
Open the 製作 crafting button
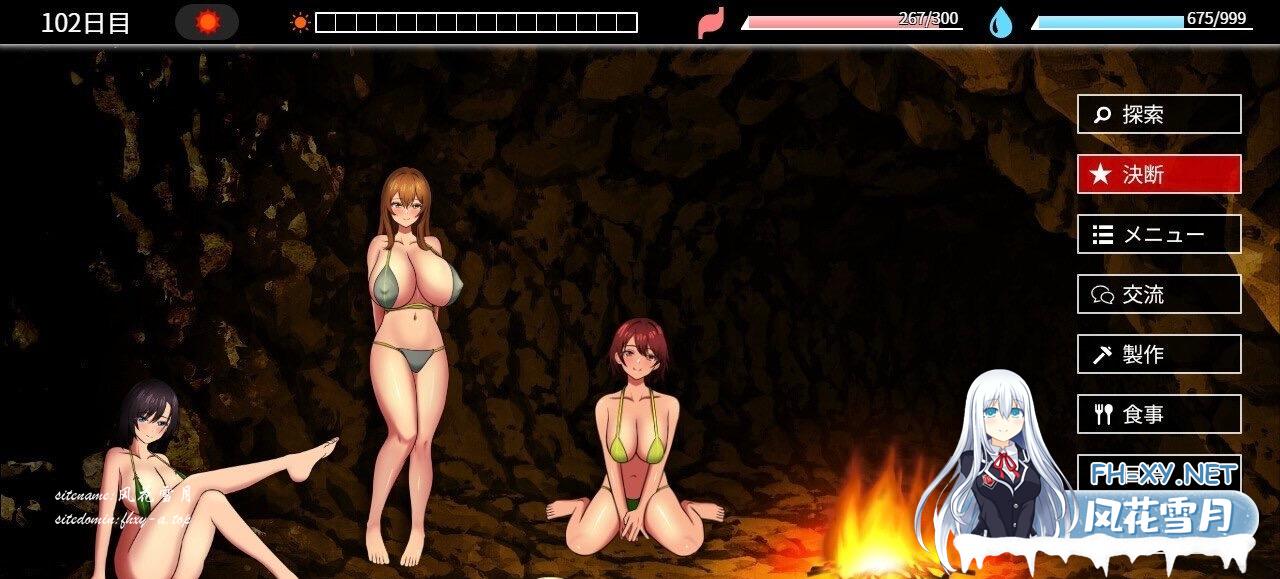coord(1159,354)
